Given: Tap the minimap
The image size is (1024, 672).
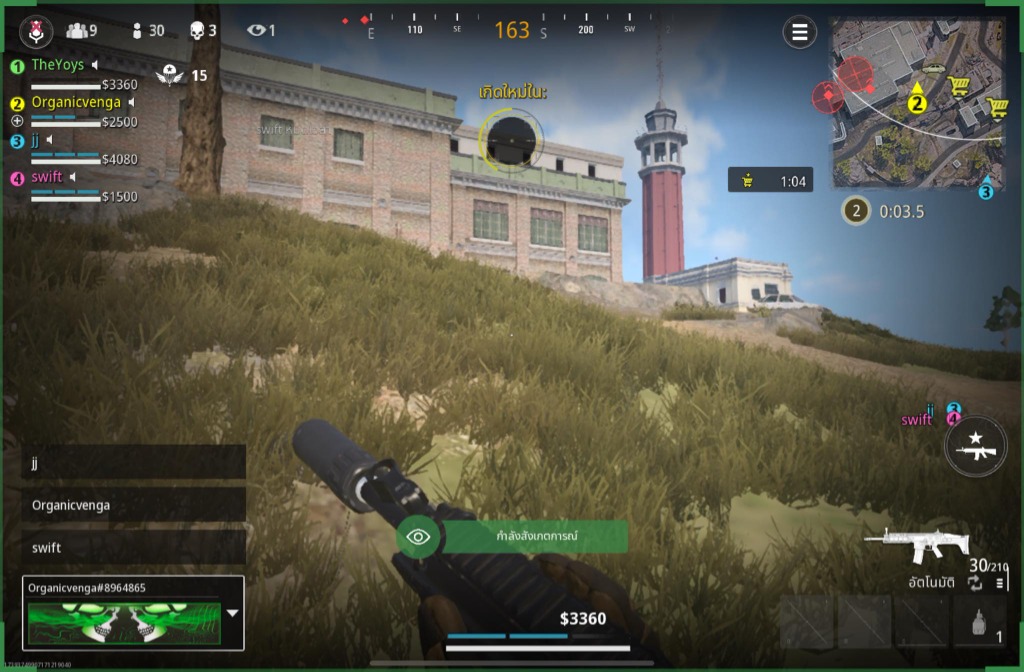Looking at the screenshot, I should coord(917,103).
